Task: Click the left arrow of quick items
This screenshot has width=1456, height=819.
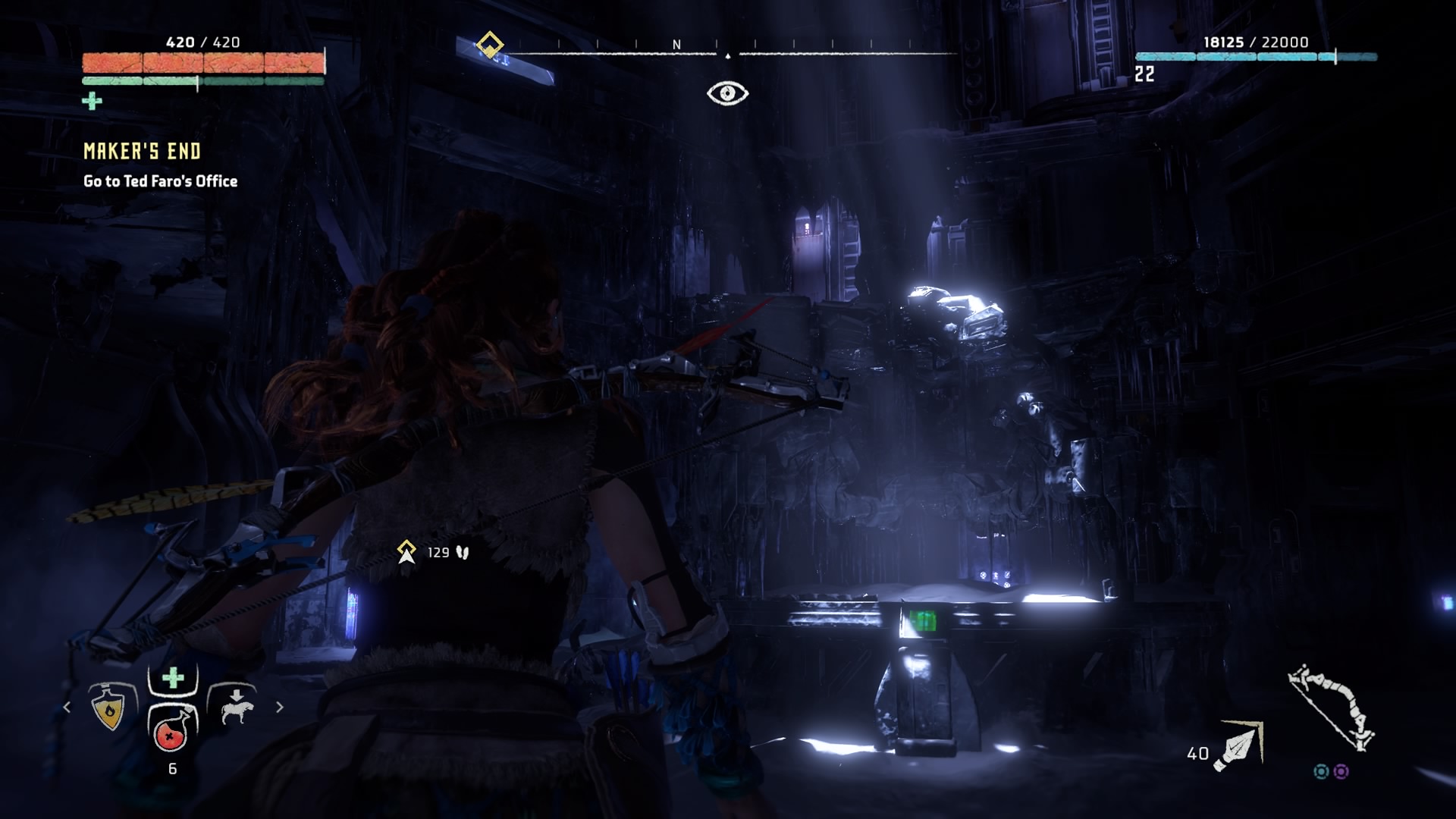Action: [67, 708]
